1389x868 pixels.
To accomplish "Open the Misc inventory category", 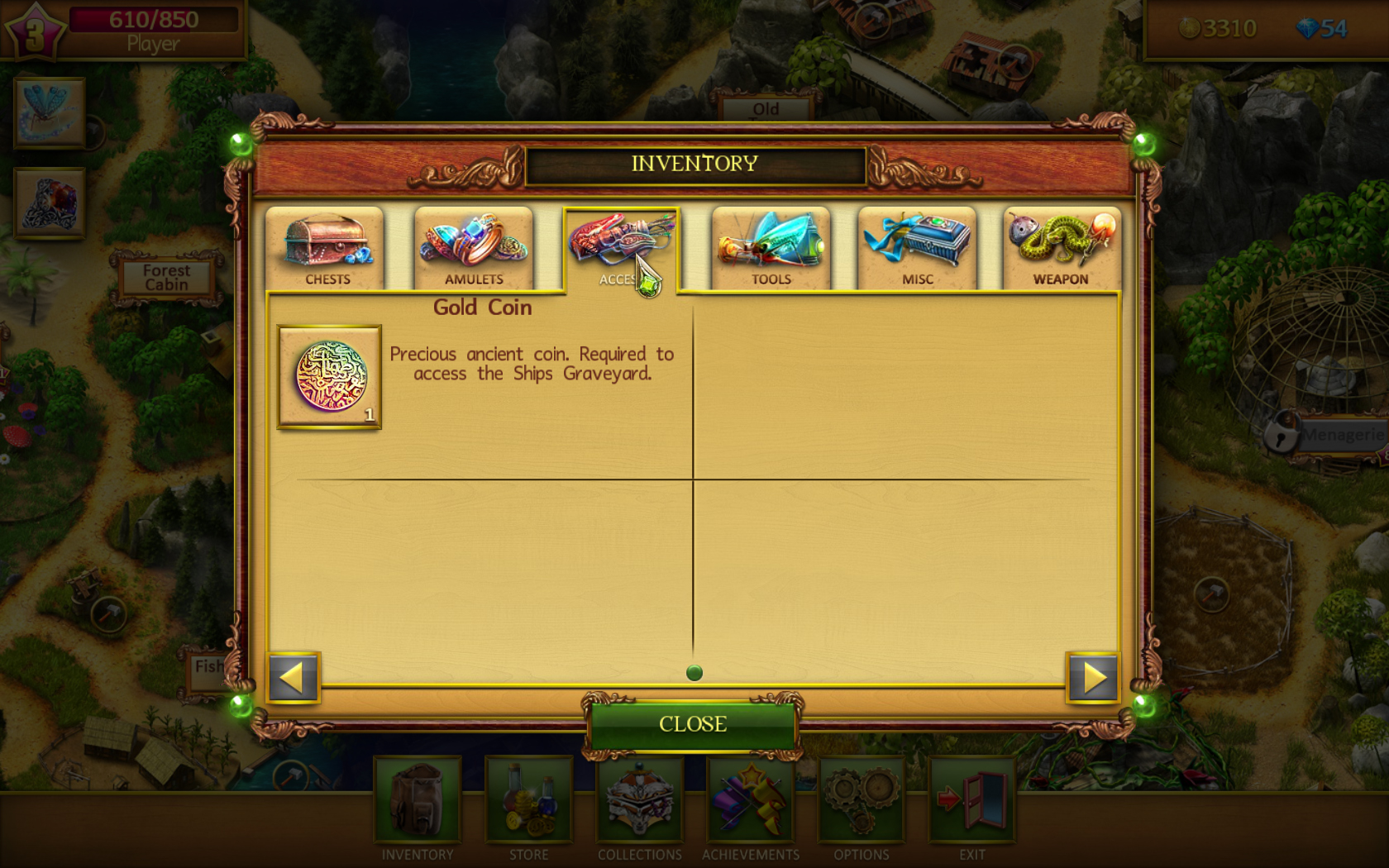I will coord(915,246).
